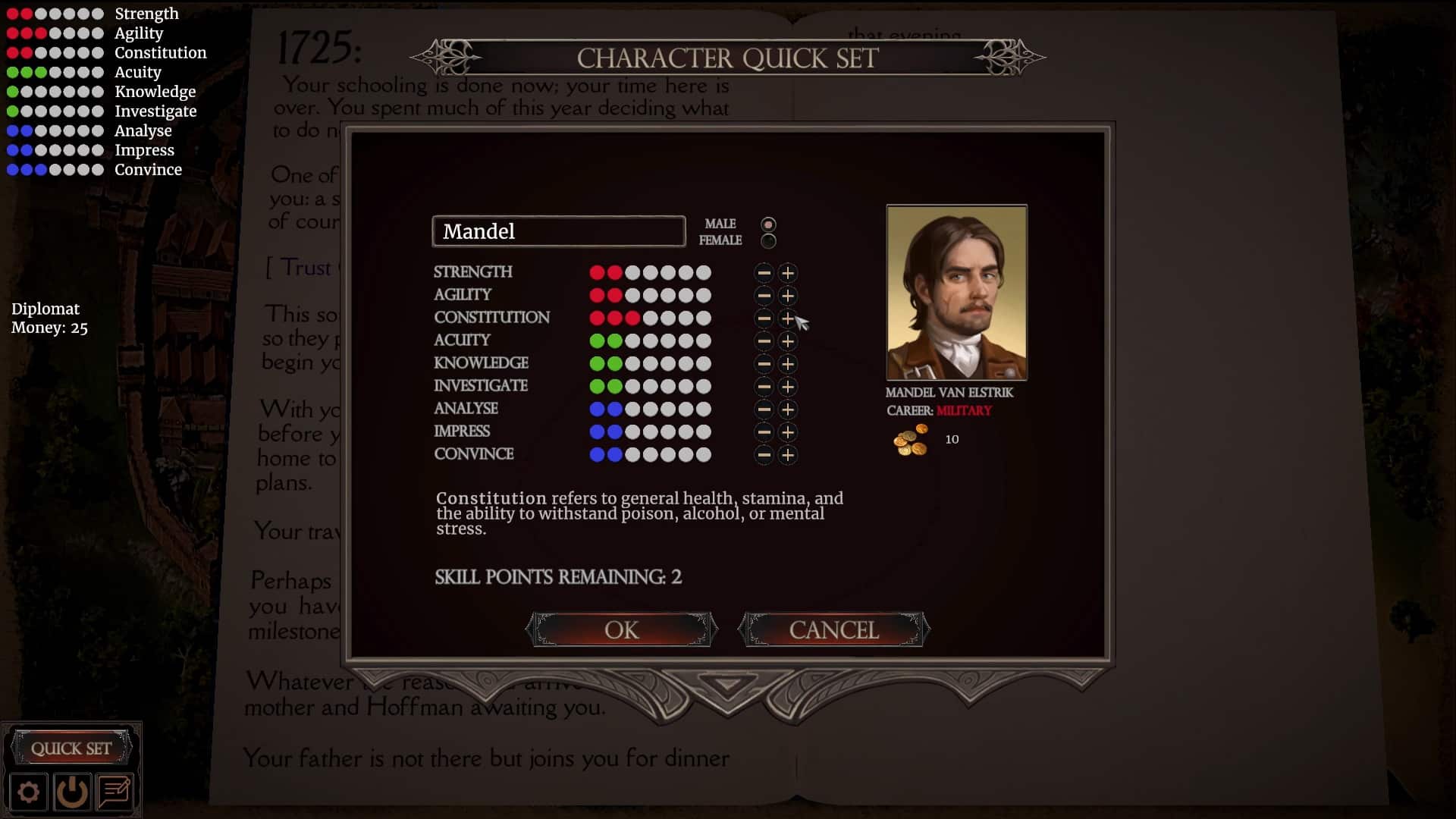
Task: Open settings via the gear icon
Action: pos(29,792)
